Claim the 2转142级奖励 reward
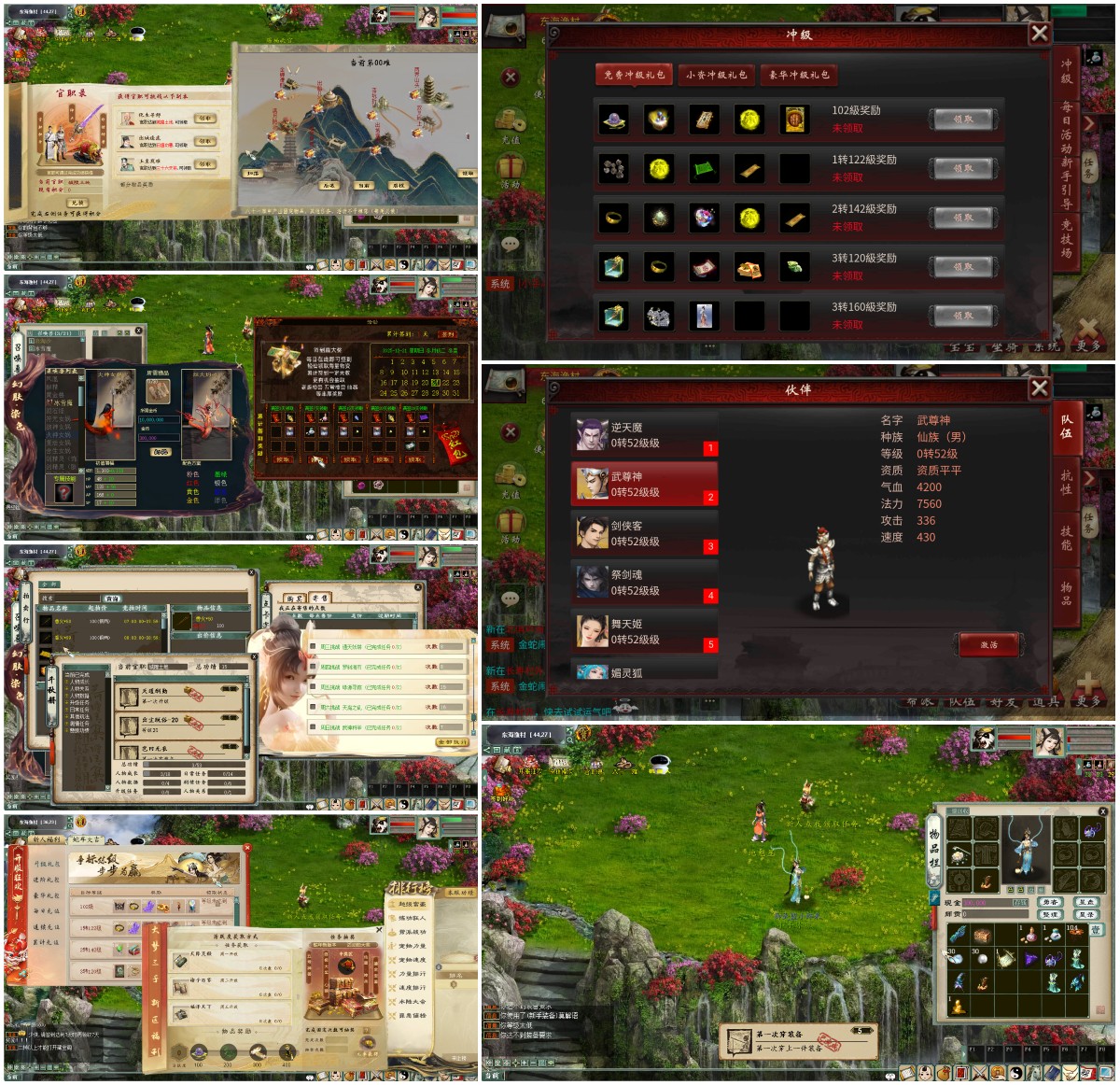Screen dimensions: 1120x1085 pyautogui.click(x=963, y=218)
